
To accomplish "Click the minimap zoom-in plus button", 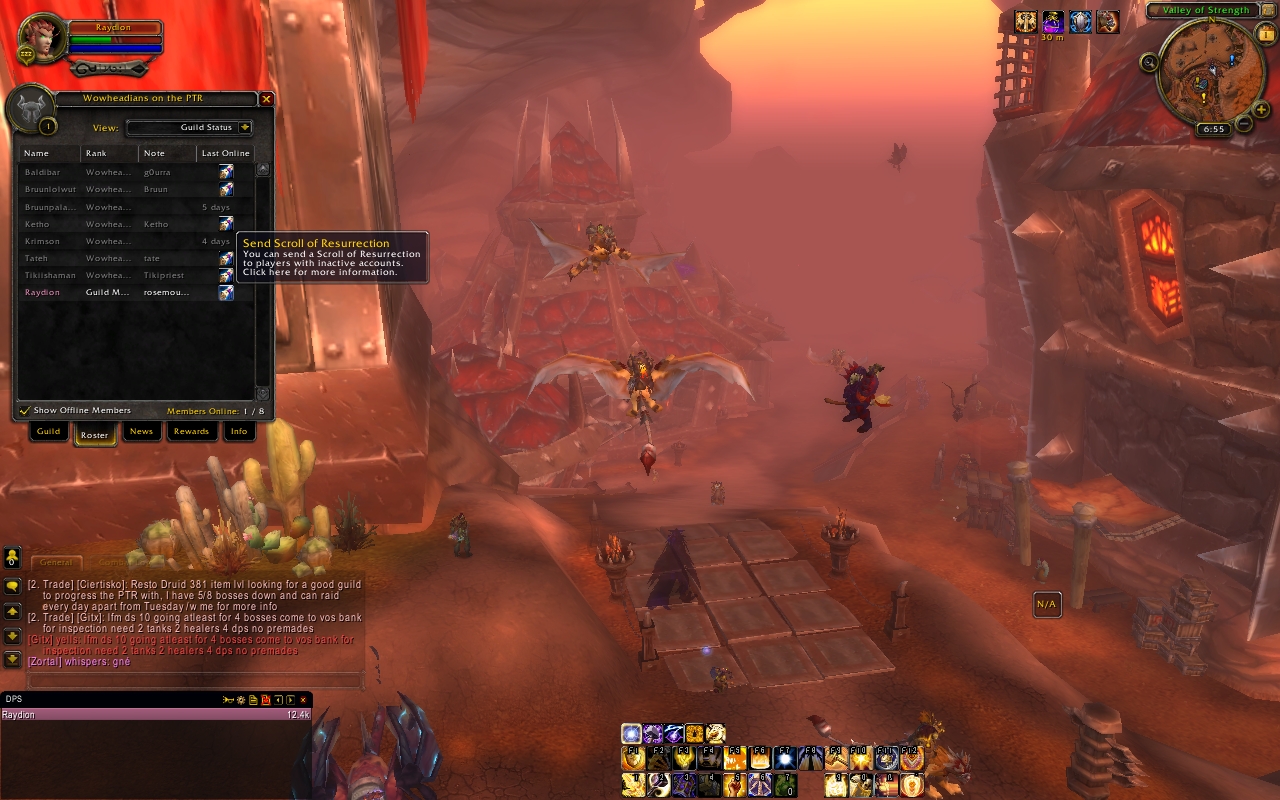I will click(1262, 110).
